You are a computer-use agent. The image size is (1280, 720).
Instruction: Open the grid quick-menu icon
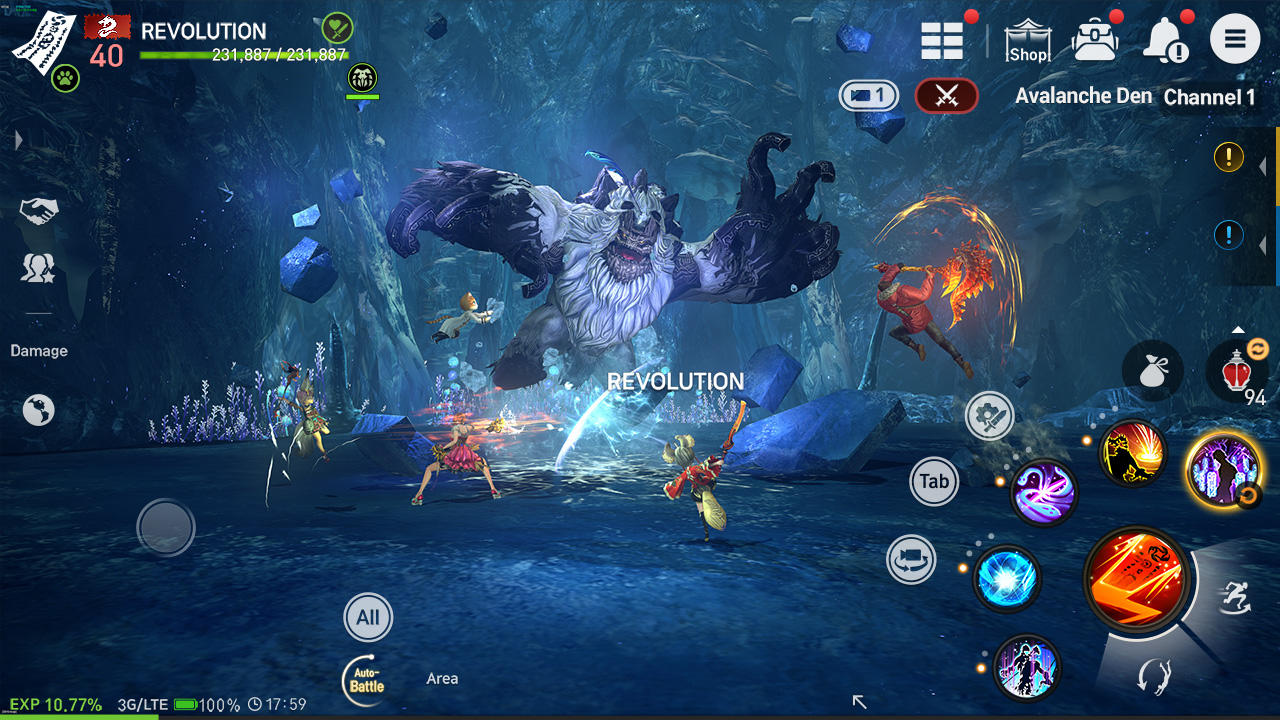point(941,40)
